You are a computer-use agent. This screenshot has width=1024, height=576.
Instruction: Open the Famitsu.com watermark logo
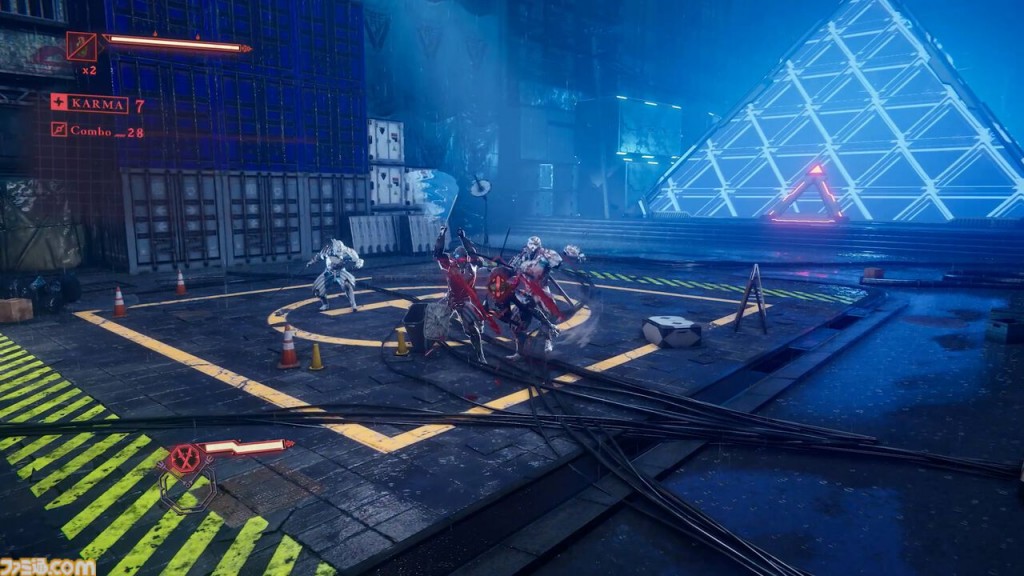[47, 566]
